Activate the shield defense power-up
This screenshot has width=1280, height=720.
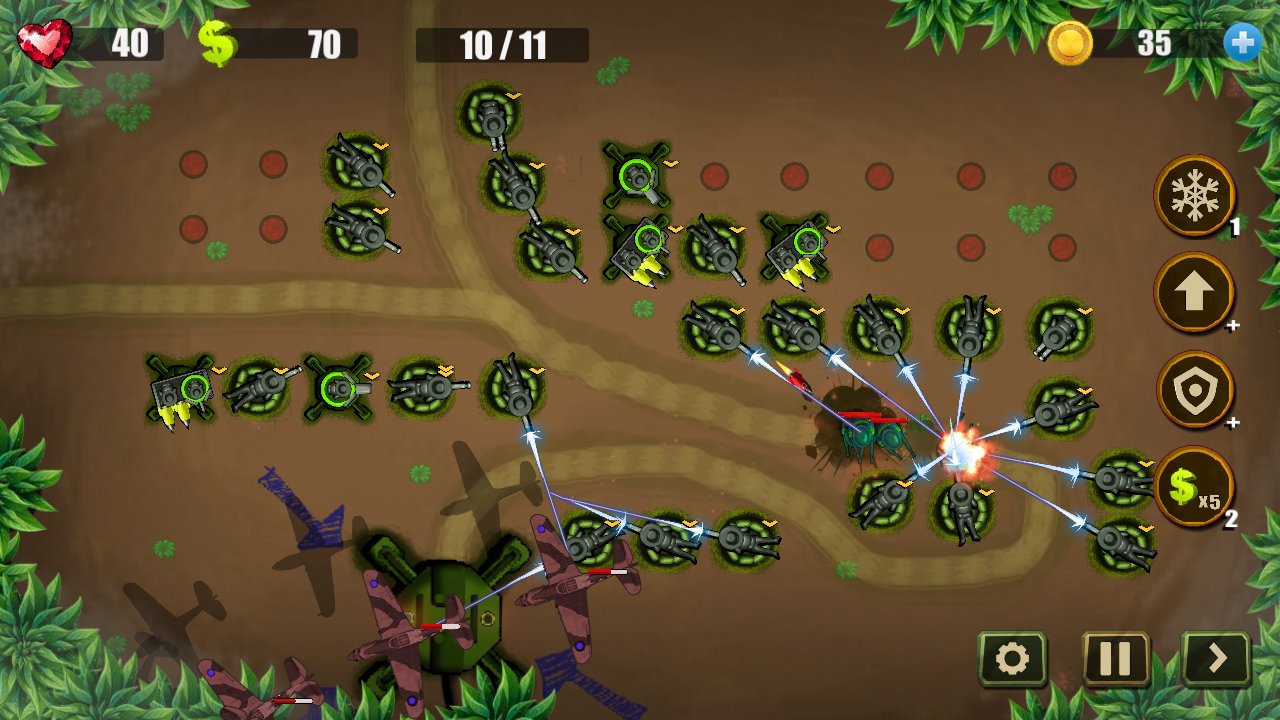tap(1194, 390)
